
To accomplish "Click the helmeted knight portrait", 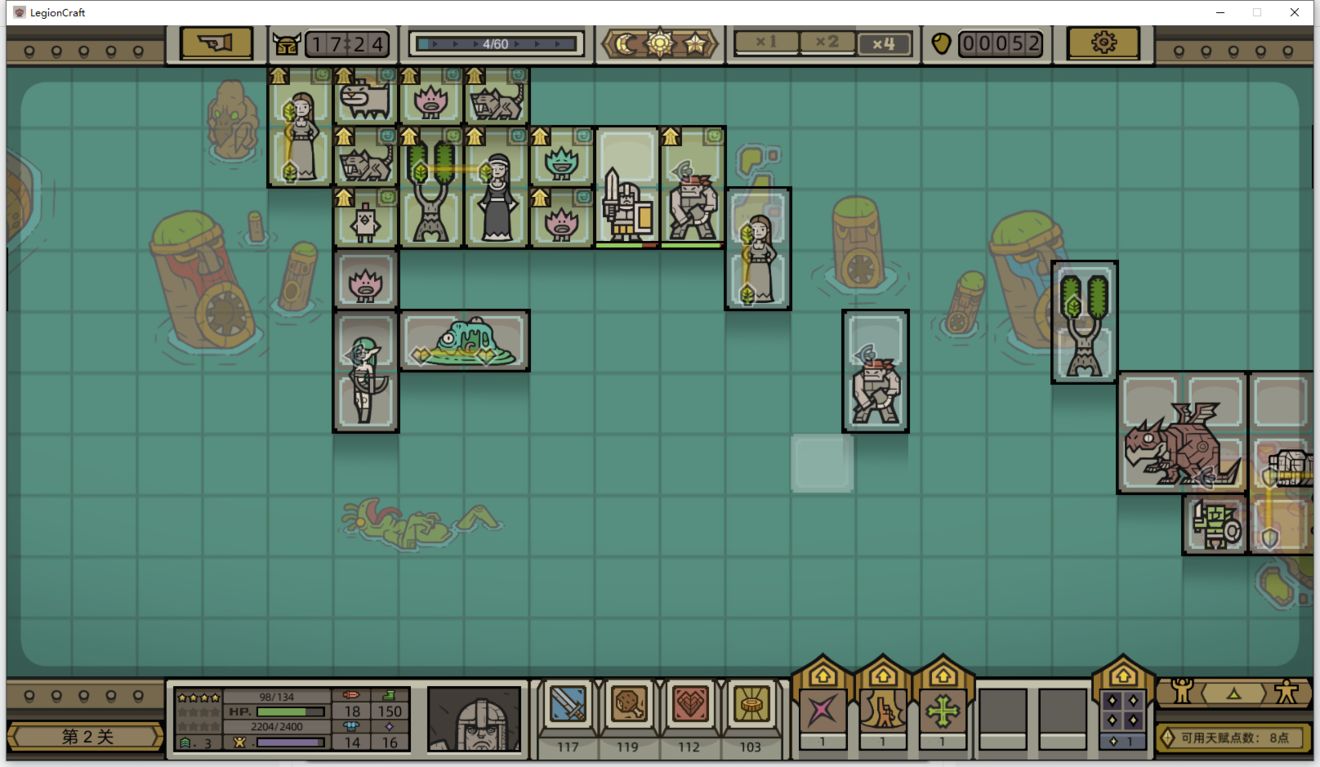I will (x=475, y=718).
